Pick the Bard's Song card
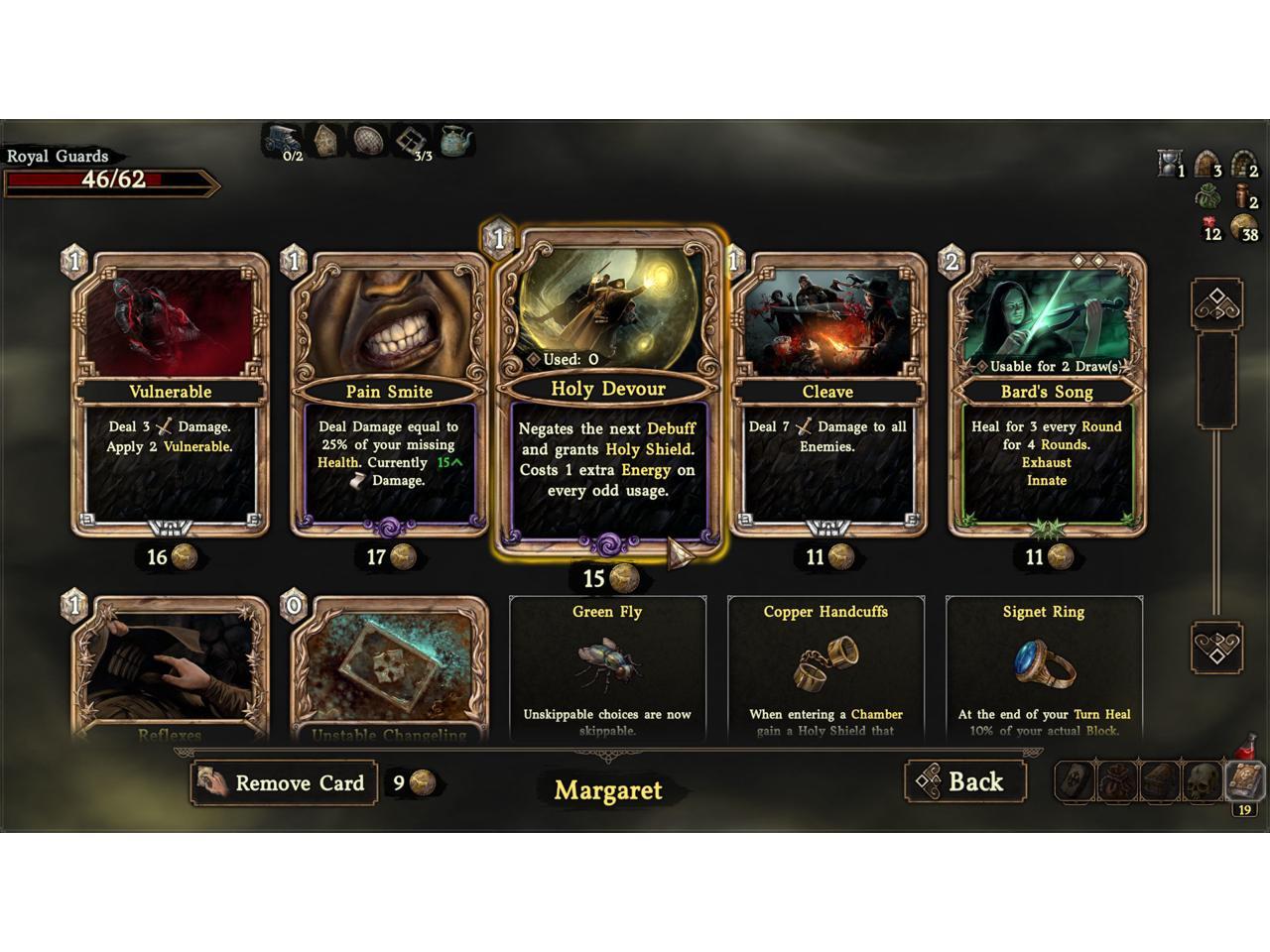The image size is (1270, 952). click(x=1047, y=397)
